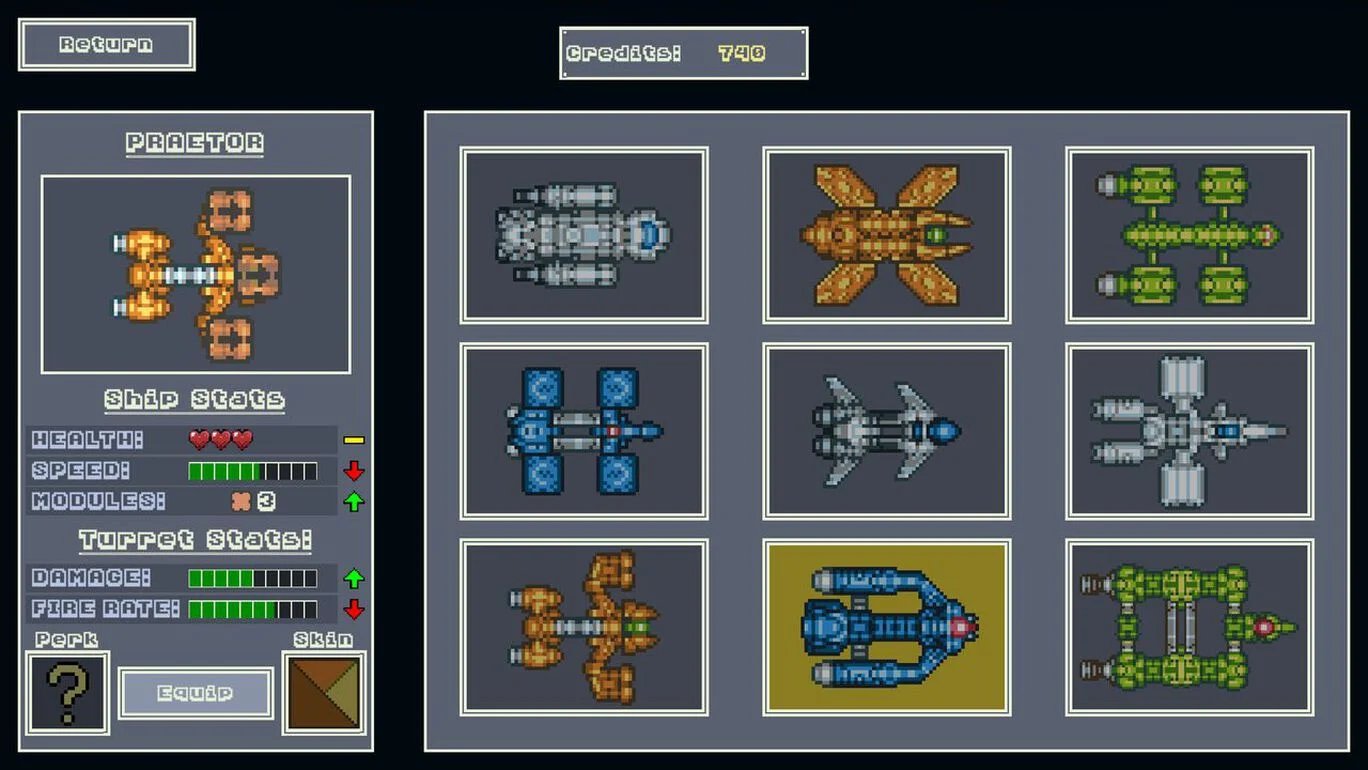Click the Credits display showing 740
Screen dimensions: 1368x770
(684, 51)
